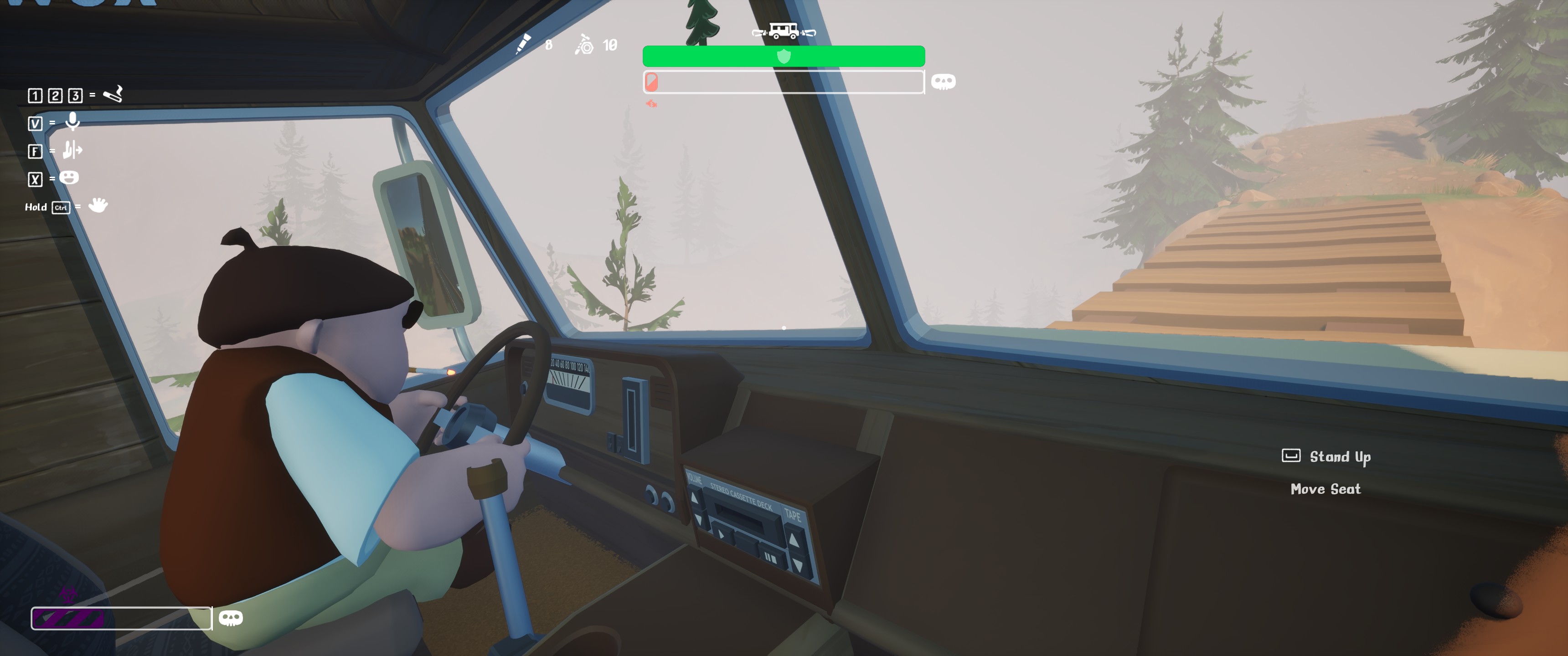Select the open hand grab icon
Screen dimensions: 1568x656
(98, 206)
